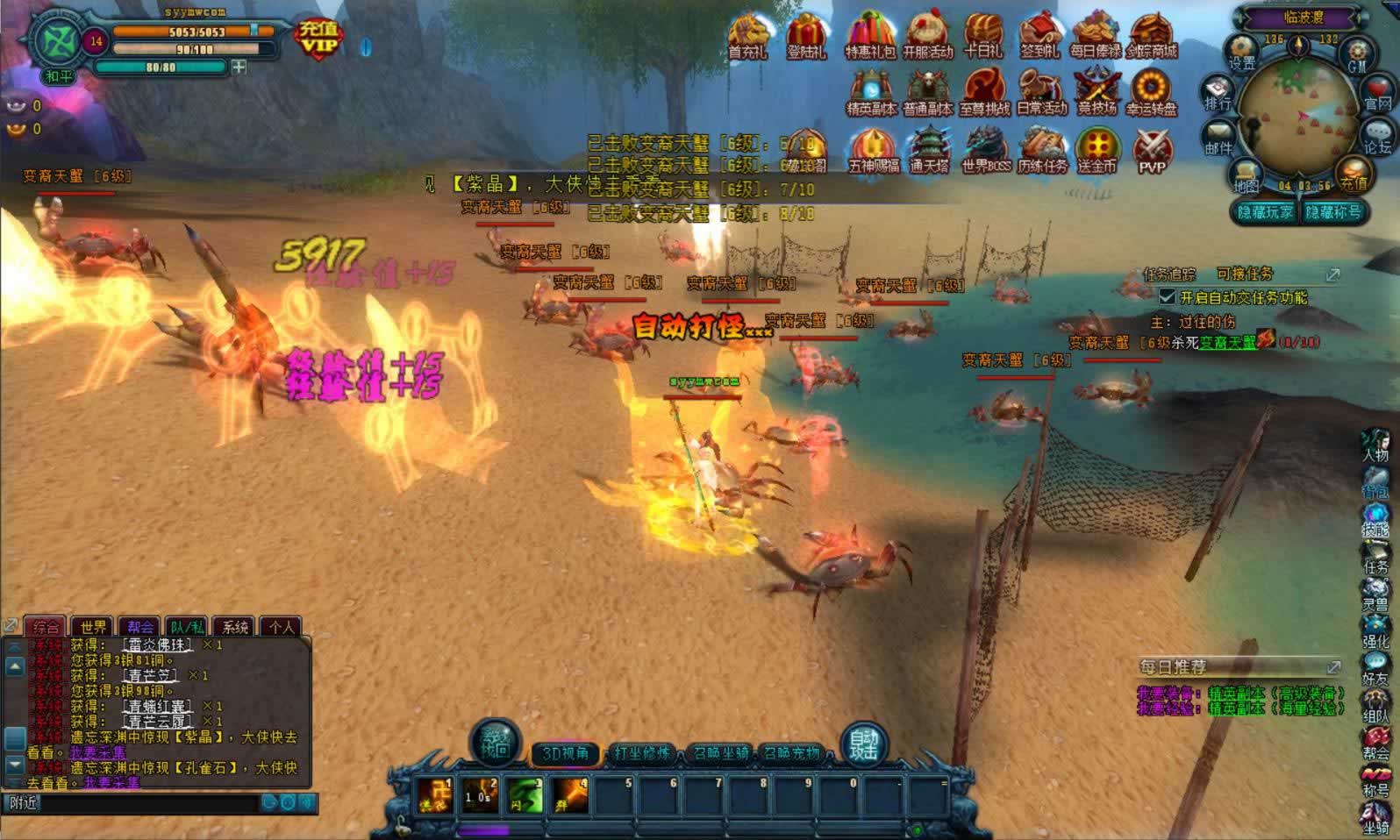Switch to the 系统 chat tab
1400x840 pixels.
[234, 626]
